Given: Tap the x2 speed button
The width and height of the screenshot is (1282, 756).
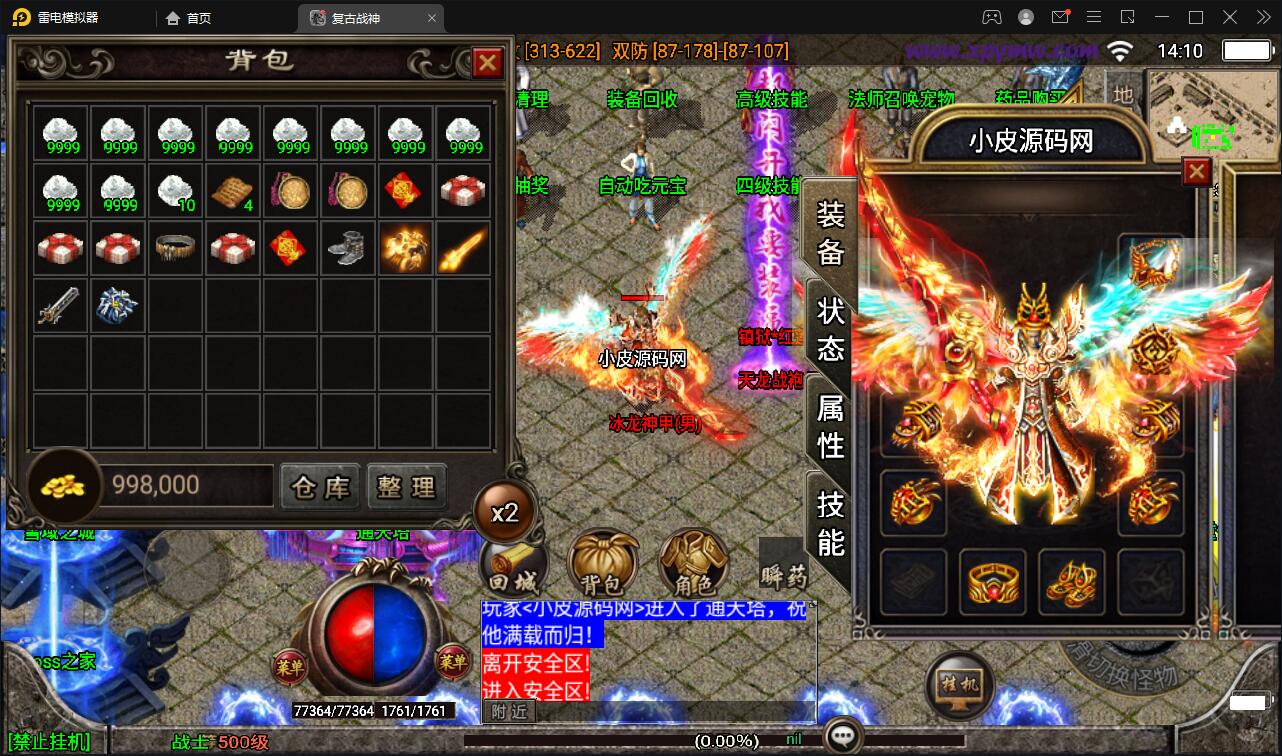Looking at the screenshot, I should coord(505,512).
